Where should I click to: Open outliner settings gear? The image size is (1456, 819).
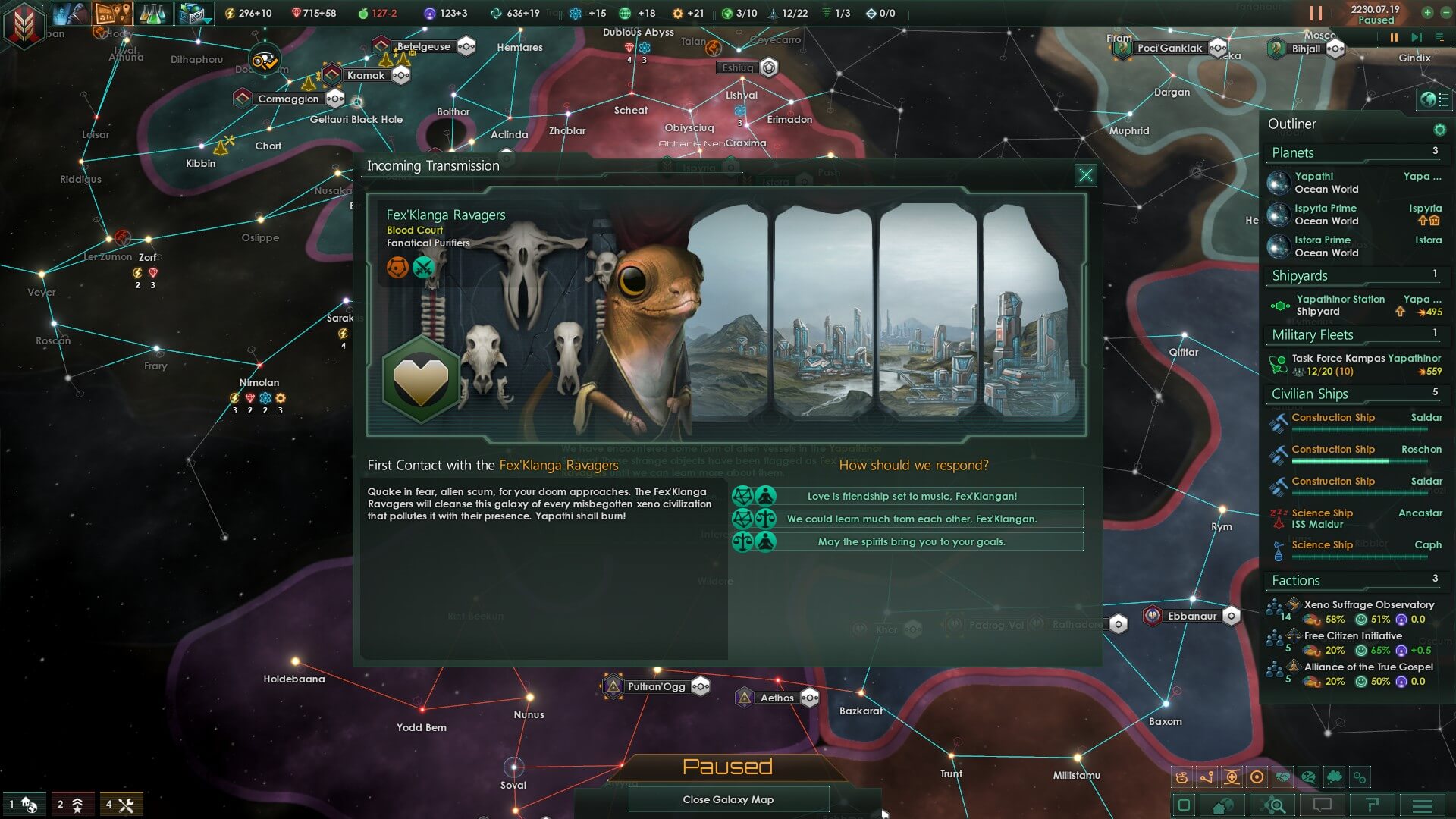(x=1439, y=130)
